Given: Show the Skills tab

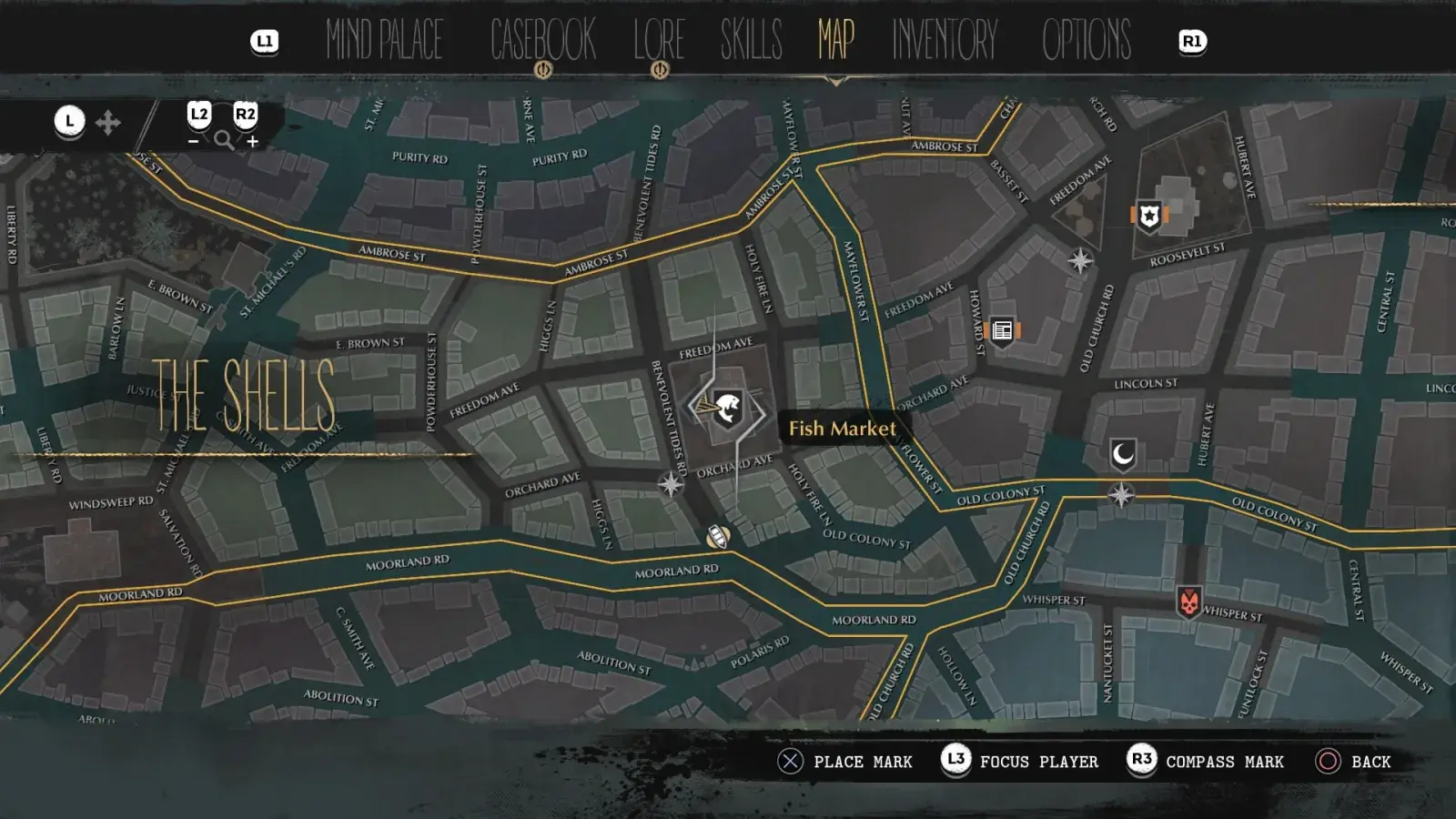Looking at the screenshot, I should [751, 40].
